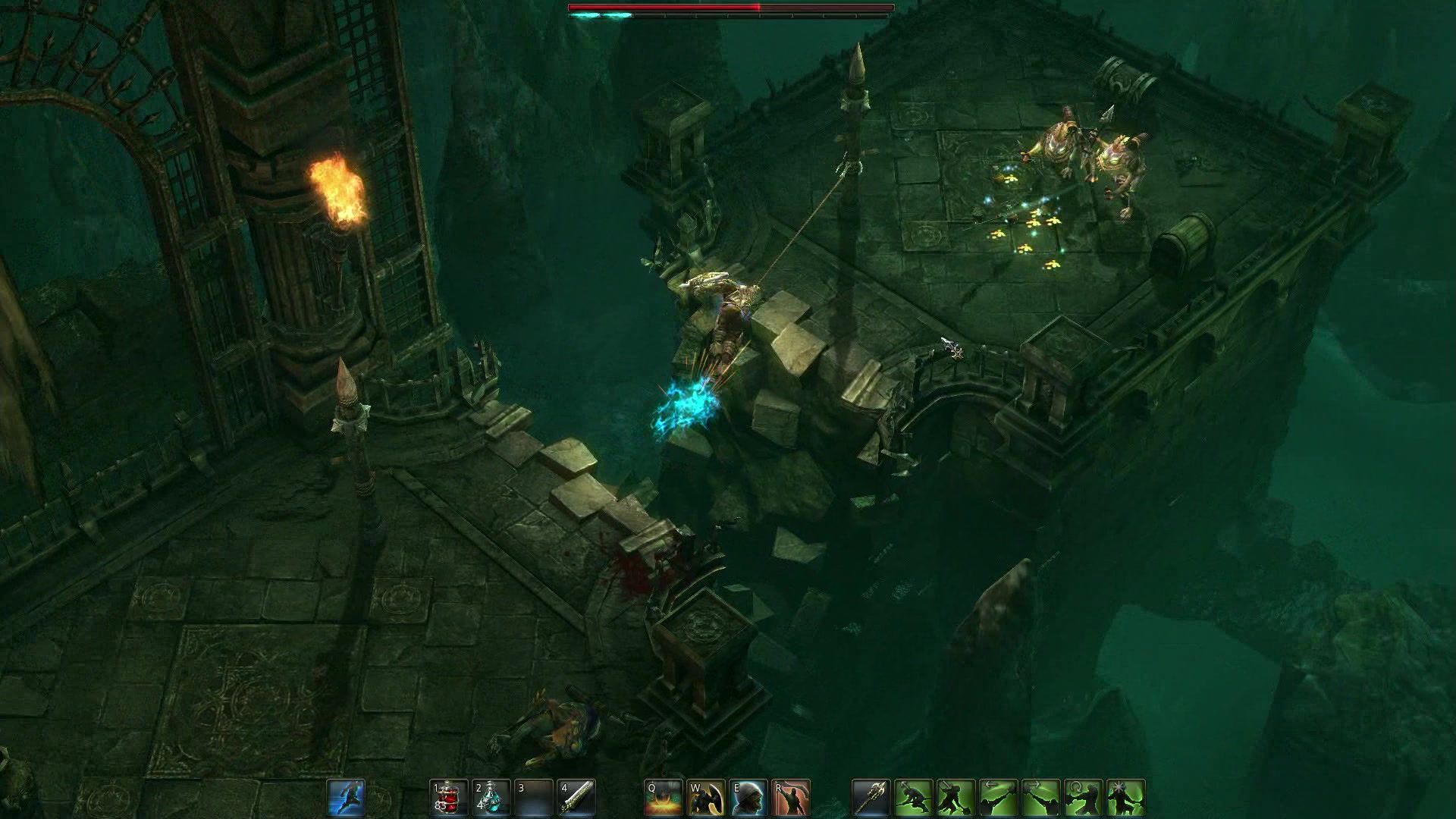Use the red health potion in slot 1
This screenshot has height=819, width=1456.
pyautogui.click(x=448, y=798)
